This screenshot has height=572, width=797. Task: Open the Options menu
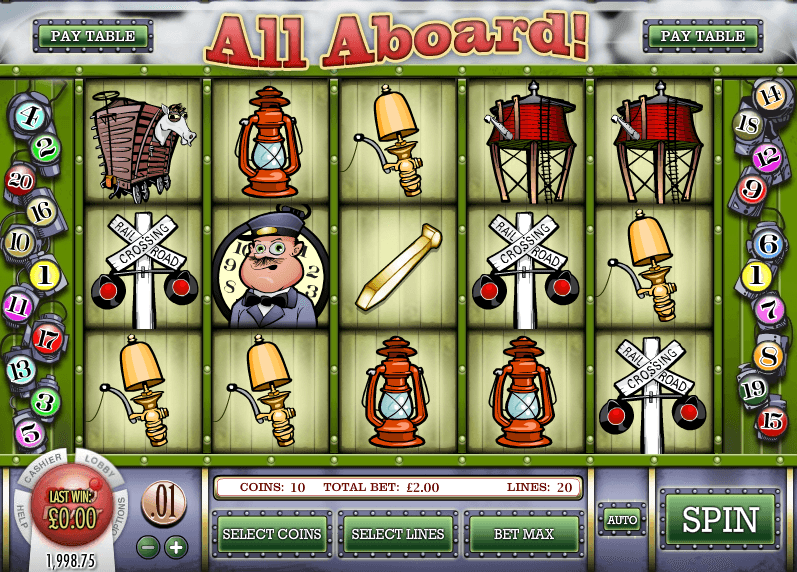[x=122, y=509]
